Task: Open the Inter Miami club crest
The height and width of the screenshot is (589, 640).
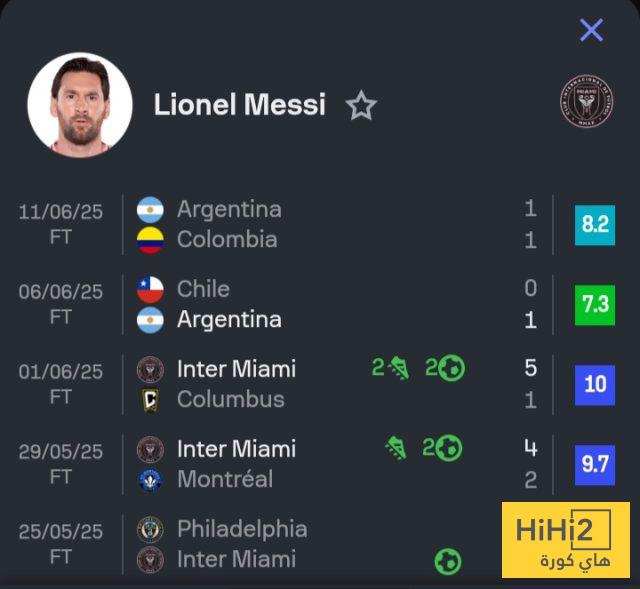Action: (x=586, y=103)
